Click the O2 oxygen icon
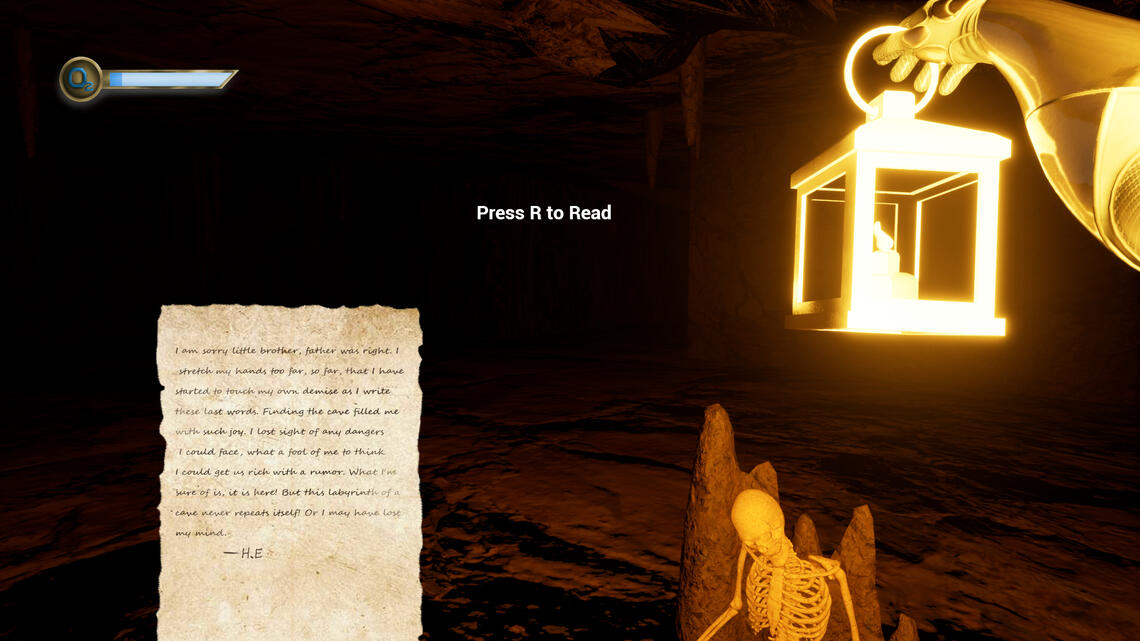 tap(81, 80)
